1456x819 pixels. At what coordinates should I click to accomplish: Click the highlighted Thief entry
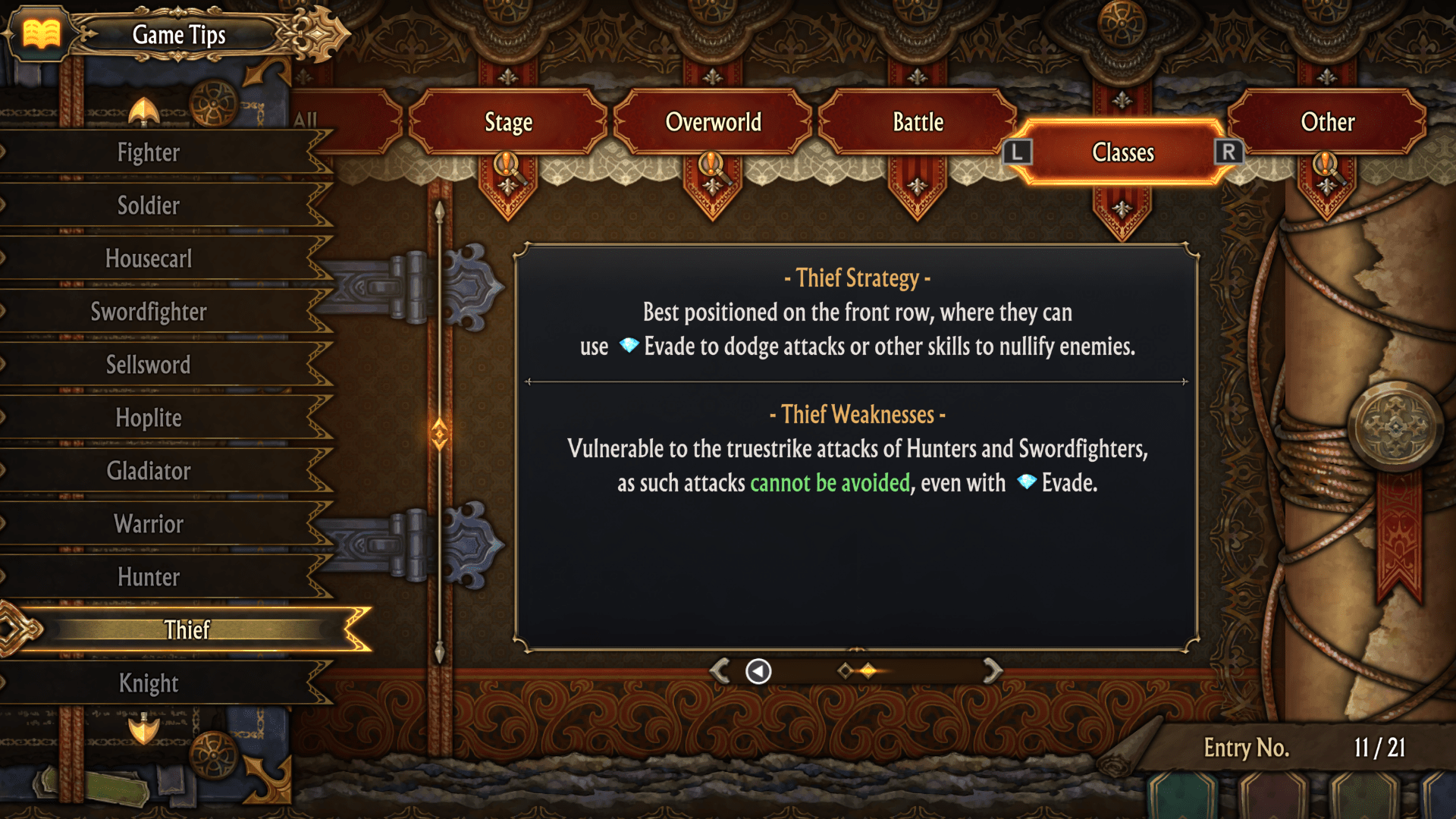(187, 629)
